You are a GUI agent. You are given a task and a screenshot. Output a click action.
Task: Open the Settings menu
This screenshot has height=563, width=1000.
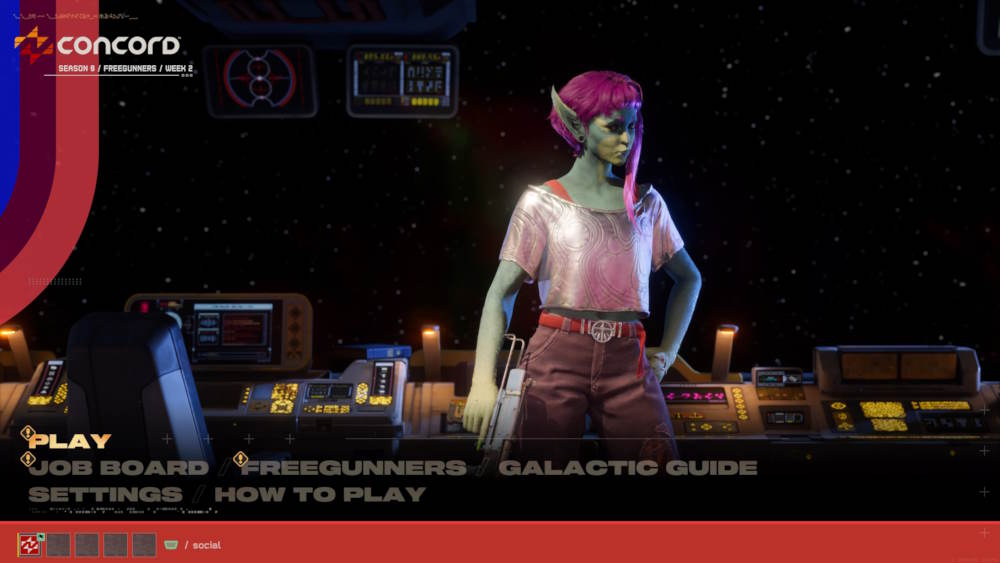pos(105,494)
